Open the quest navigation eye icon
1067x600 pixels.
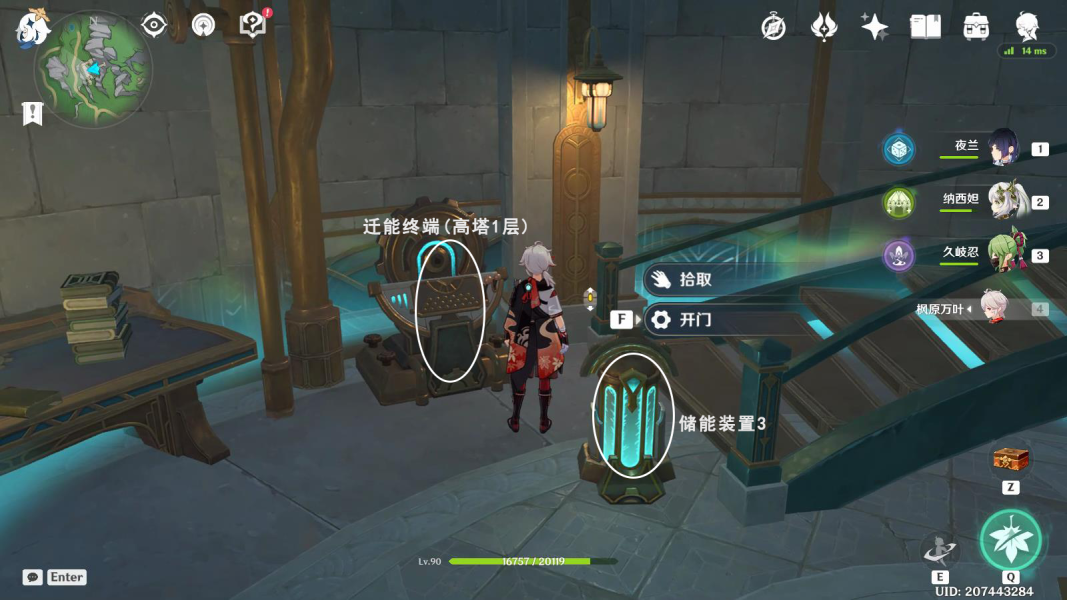153,25
